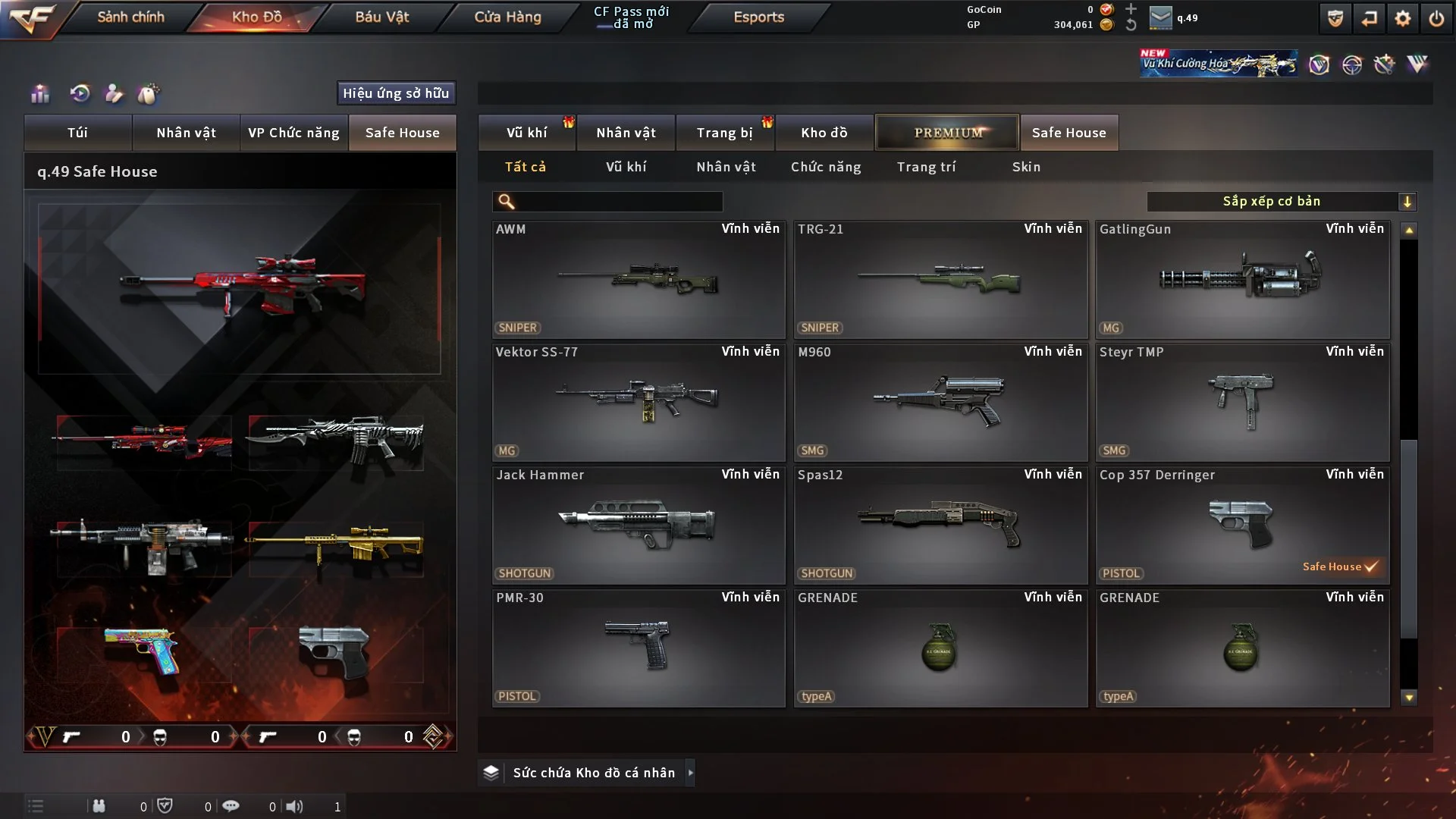Open the Cửa Hàng shop

click(x=507, y=17)
